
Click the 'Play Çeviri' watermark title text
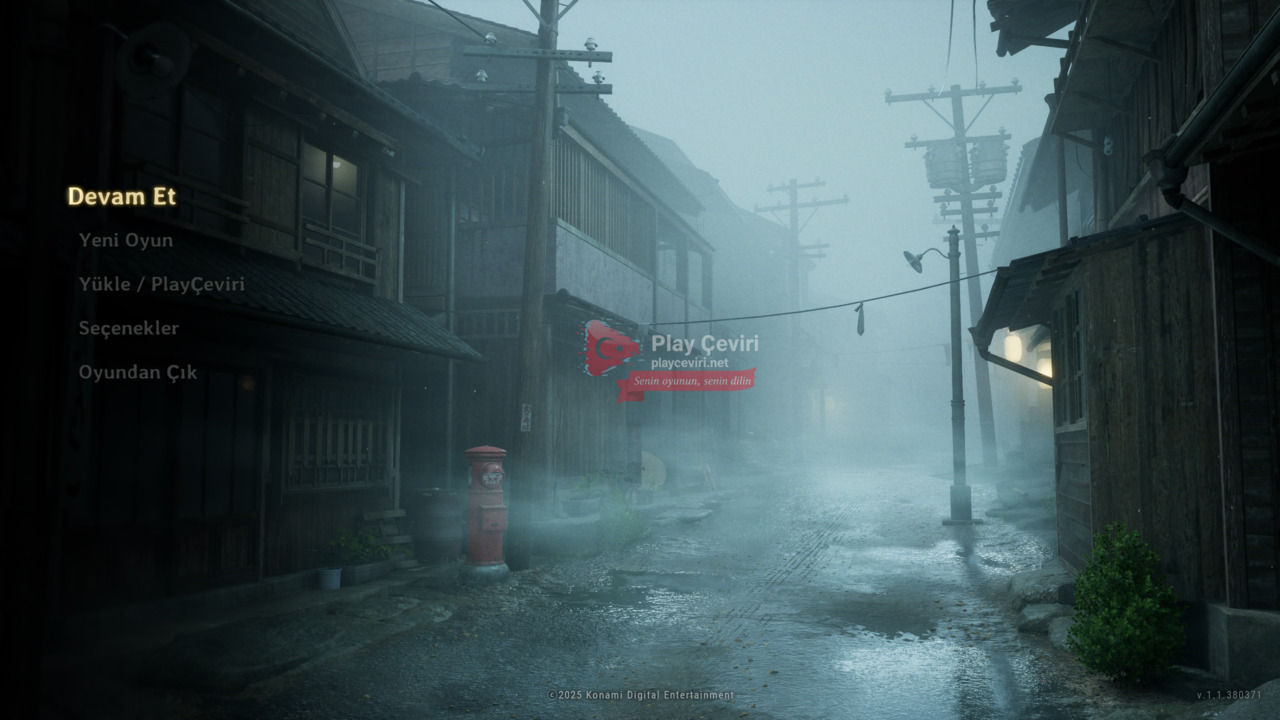coord(707,343)
